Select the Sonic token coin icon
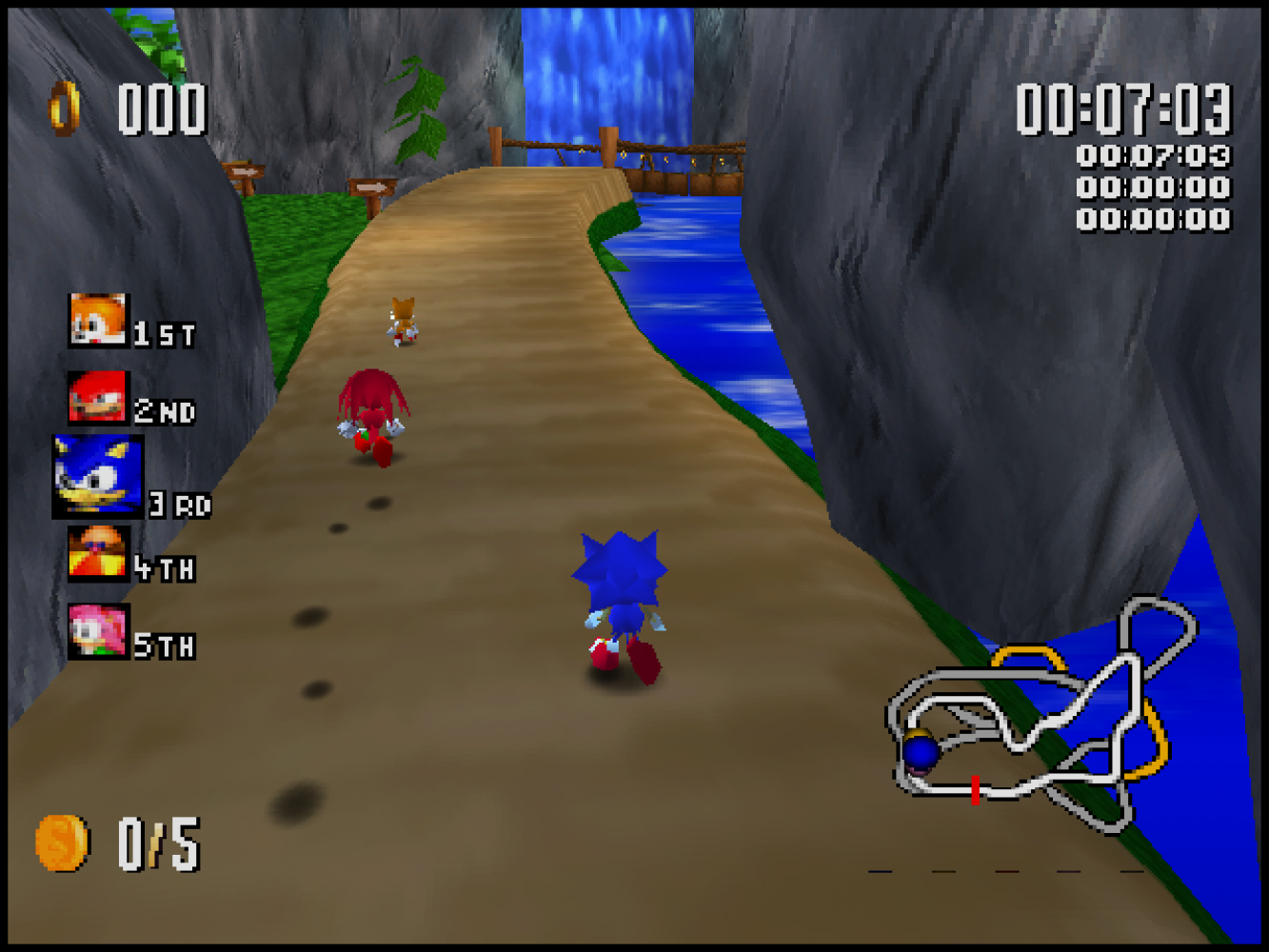Screen dimensions: 1269x952 (62, 843)
